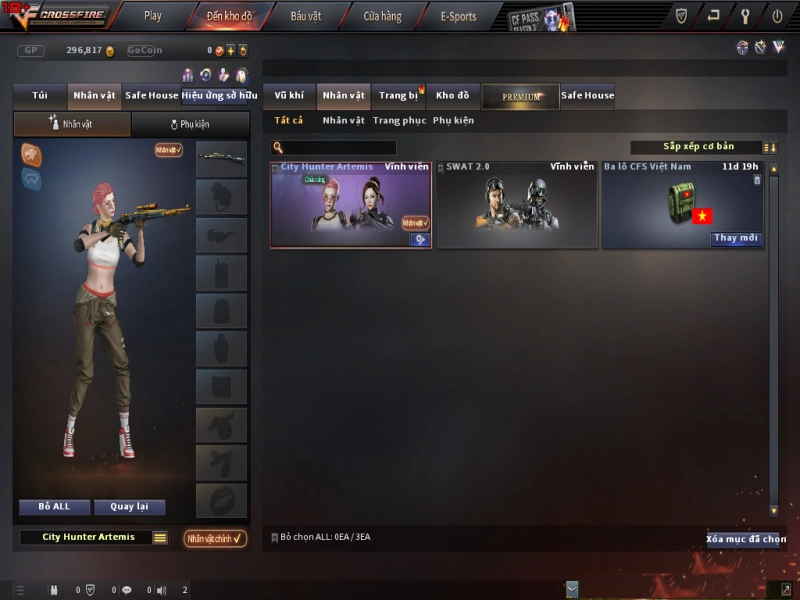Go to the Báu vật section
Screen dimensions: 800x600
pos(306,16)
